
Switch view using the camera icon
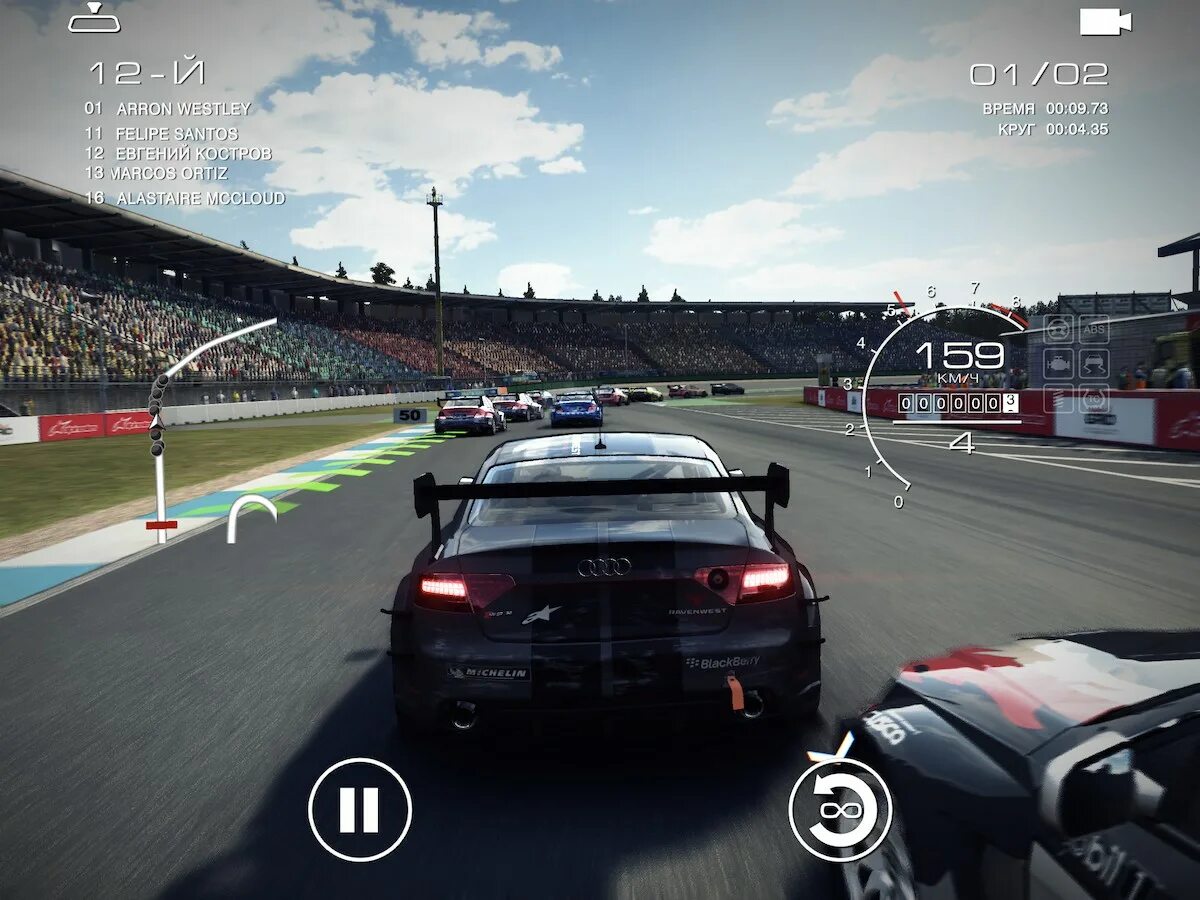1105,22
